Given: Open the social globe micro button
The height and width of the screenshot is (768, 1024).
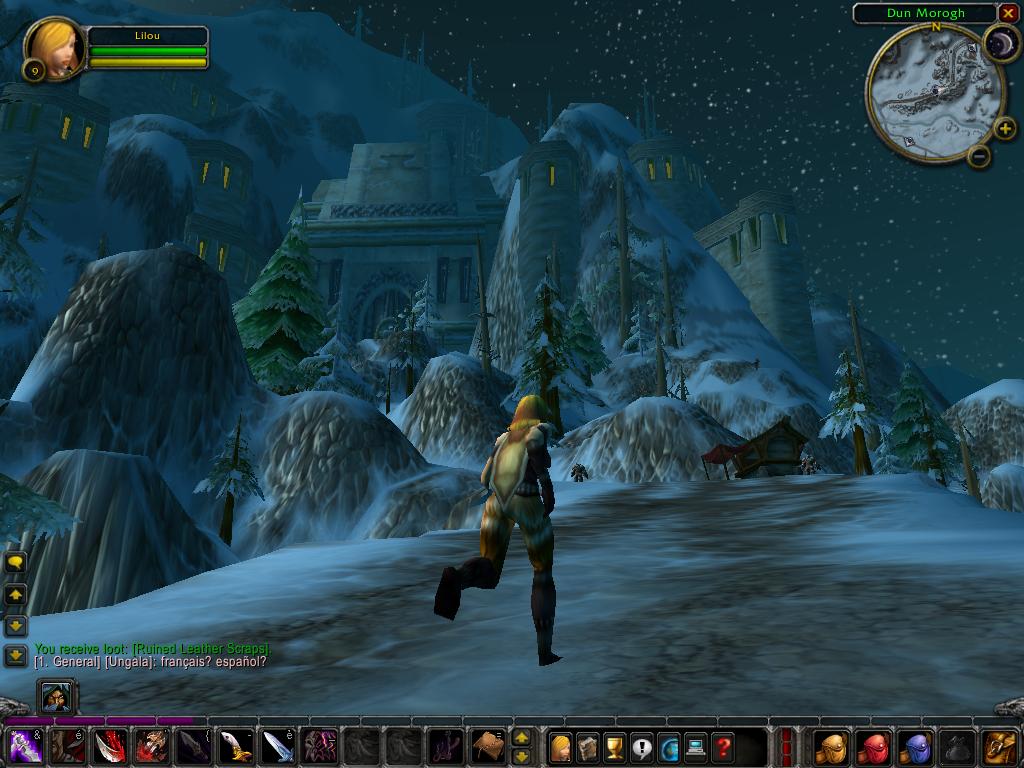Looking at the screenshot, I should pyautogui.click(x=669, y=747).
